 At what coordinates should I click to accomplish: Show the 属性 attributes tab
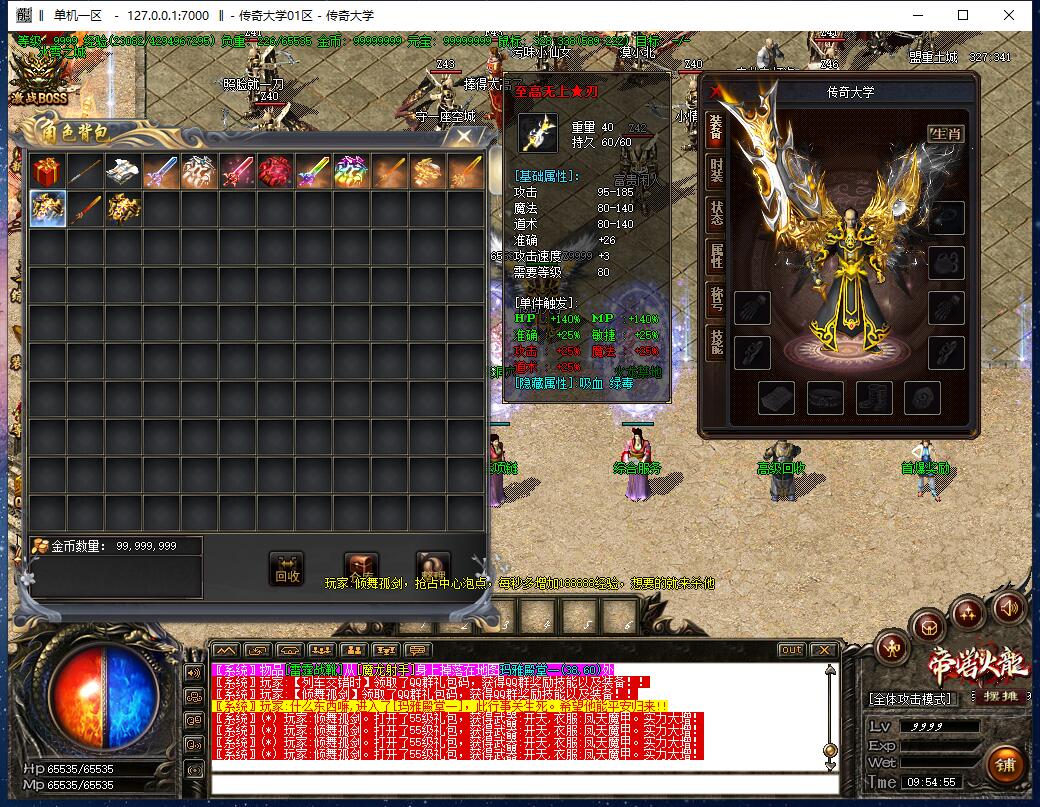click(x=716, y=257)
